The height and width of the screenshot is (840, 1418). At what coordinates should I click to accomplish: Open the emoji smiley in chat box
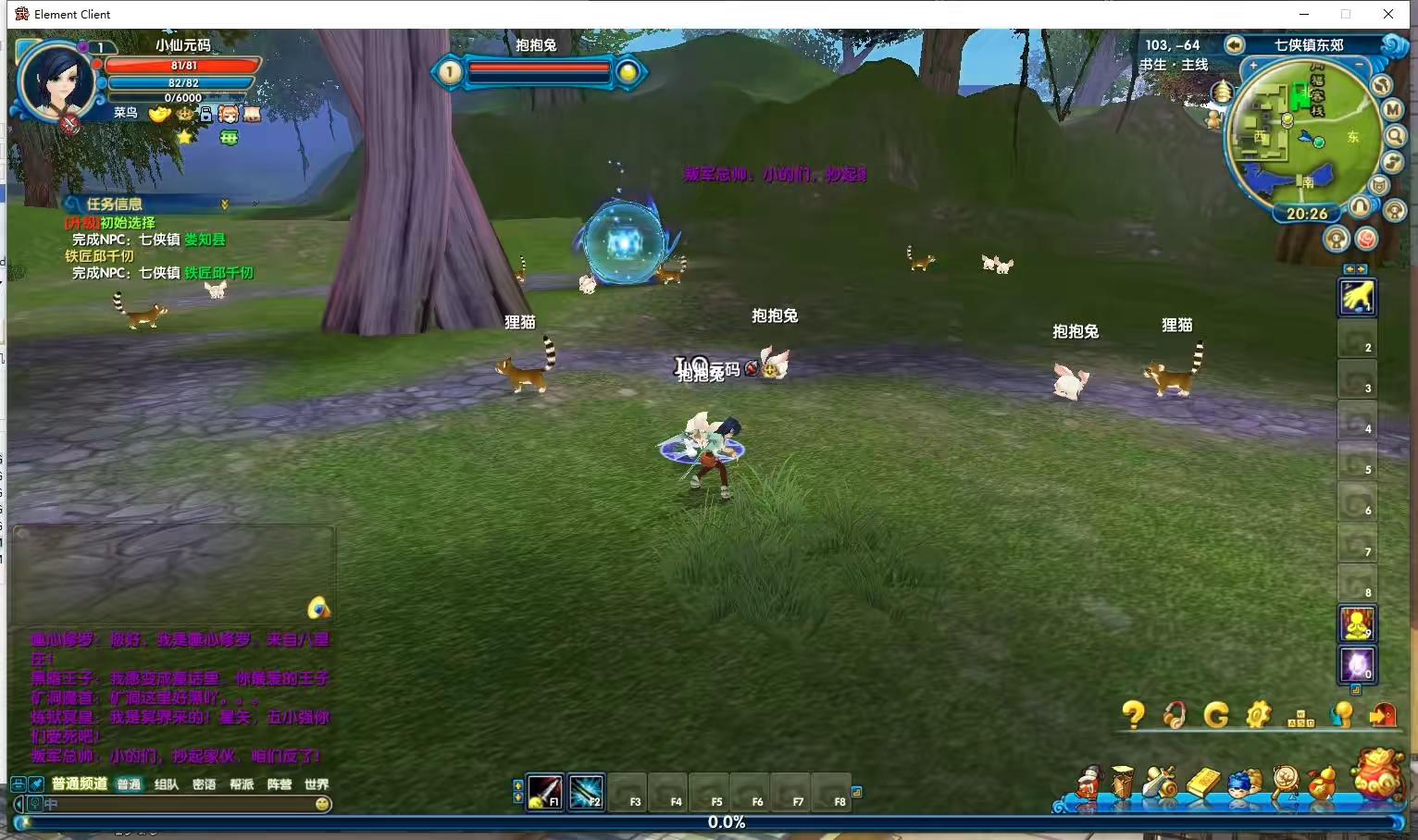coord(322,805)
